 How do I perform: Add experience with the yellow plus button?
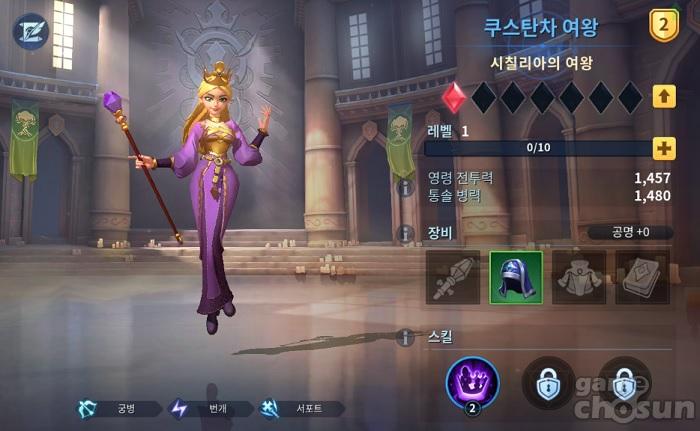coord(664,148)
